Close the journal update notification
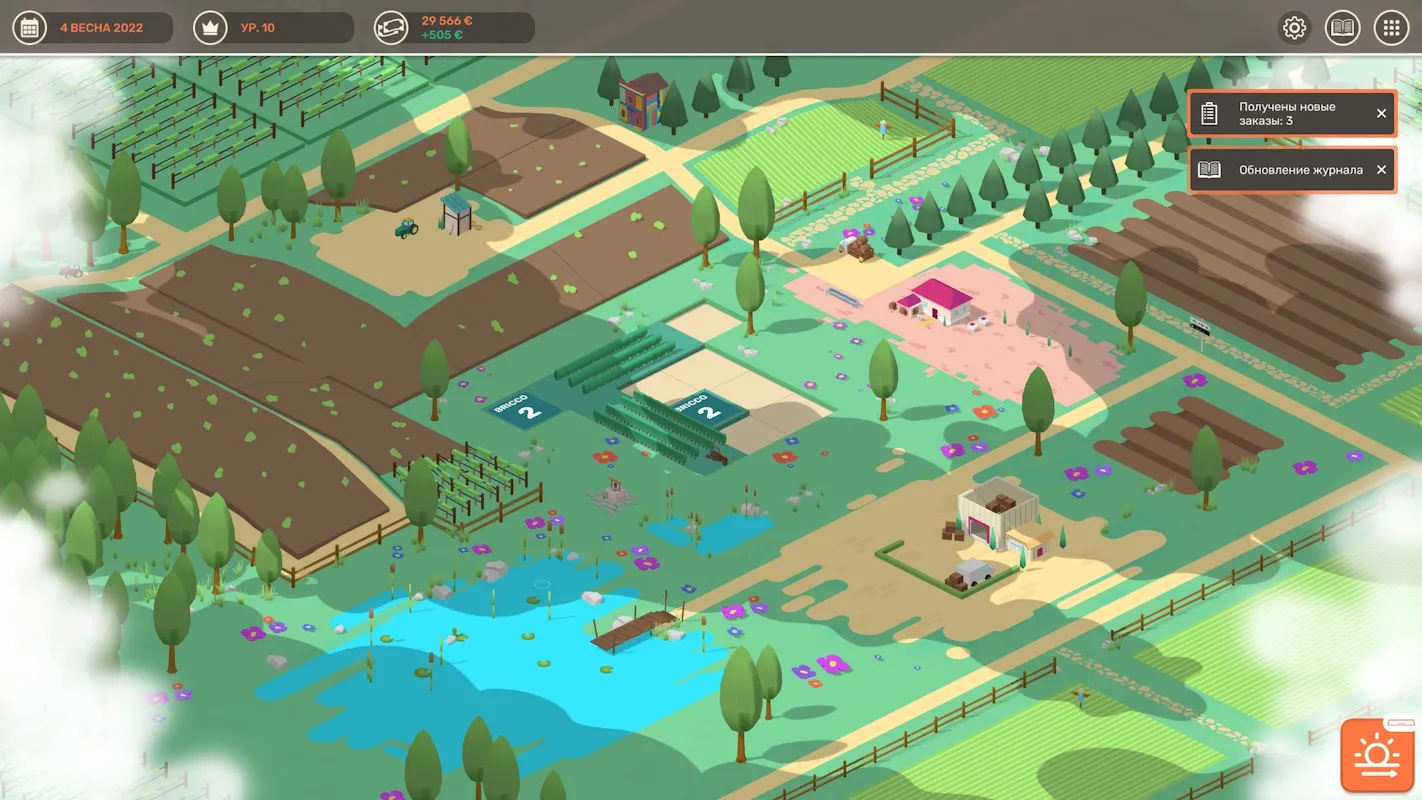The image size is (1422, 800). 1381,170
